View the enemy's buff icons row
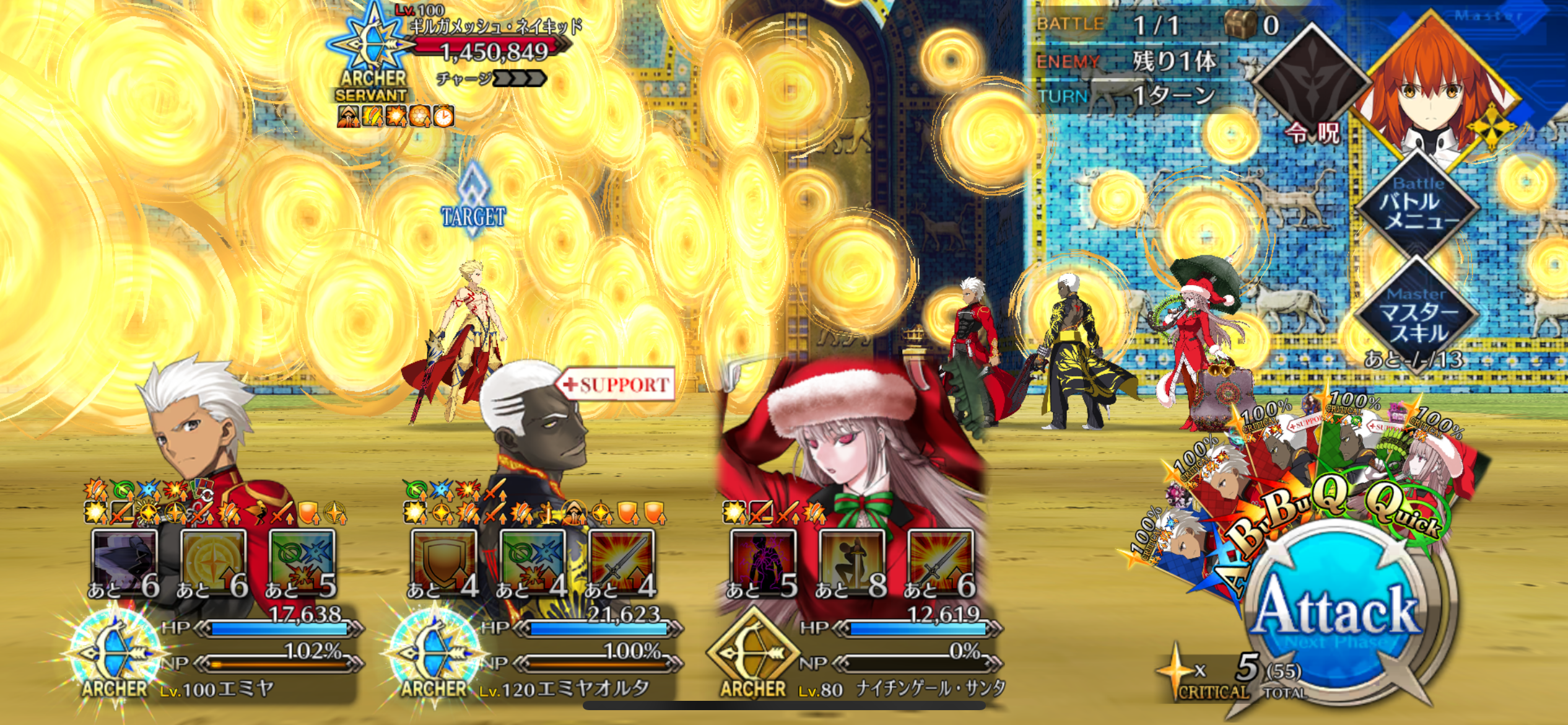The height and width of the screenshot is (725, 1568). (x=395, y=116)
